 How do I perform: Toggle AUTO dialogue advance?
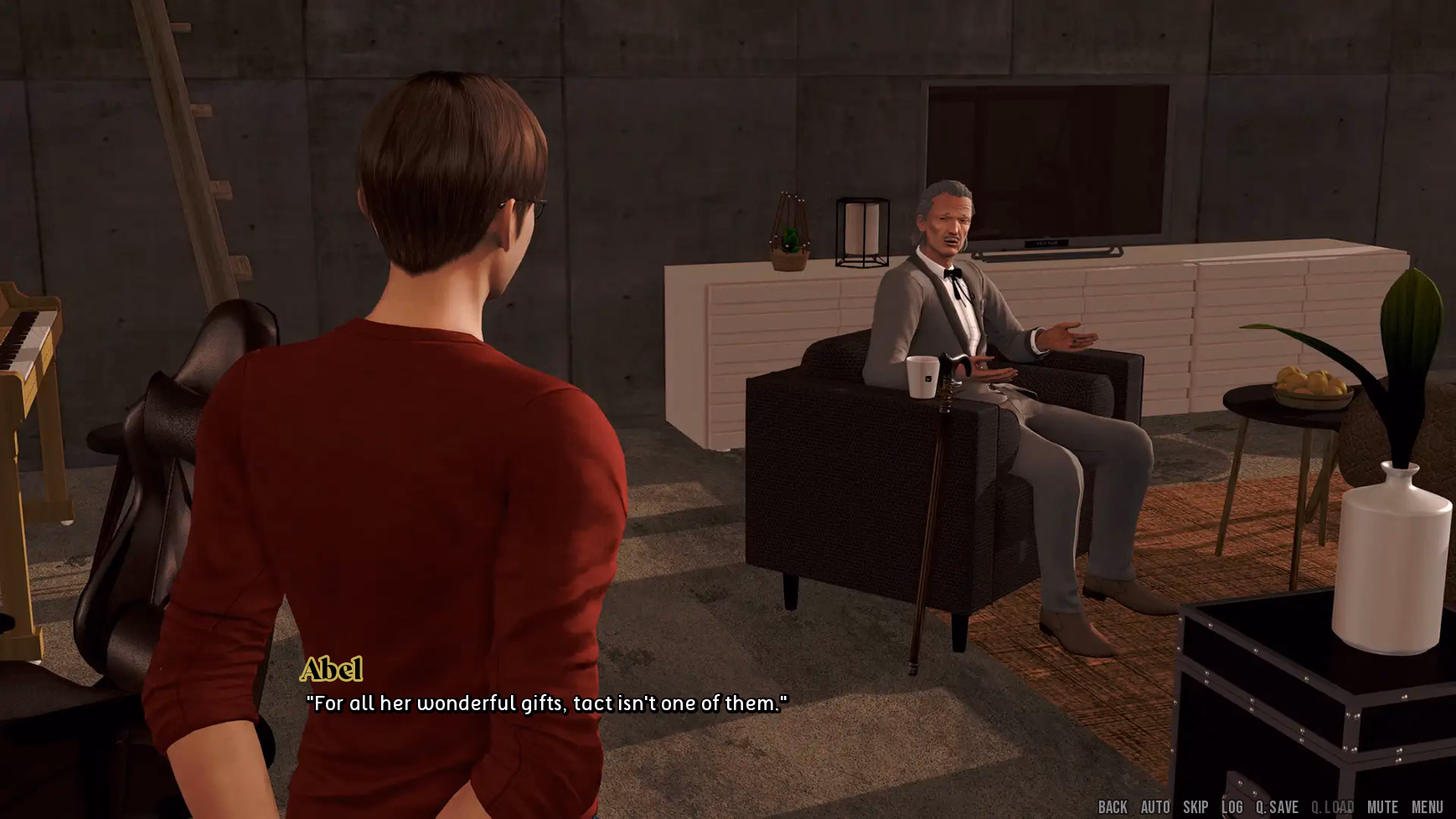click(x=1155, y=807)
